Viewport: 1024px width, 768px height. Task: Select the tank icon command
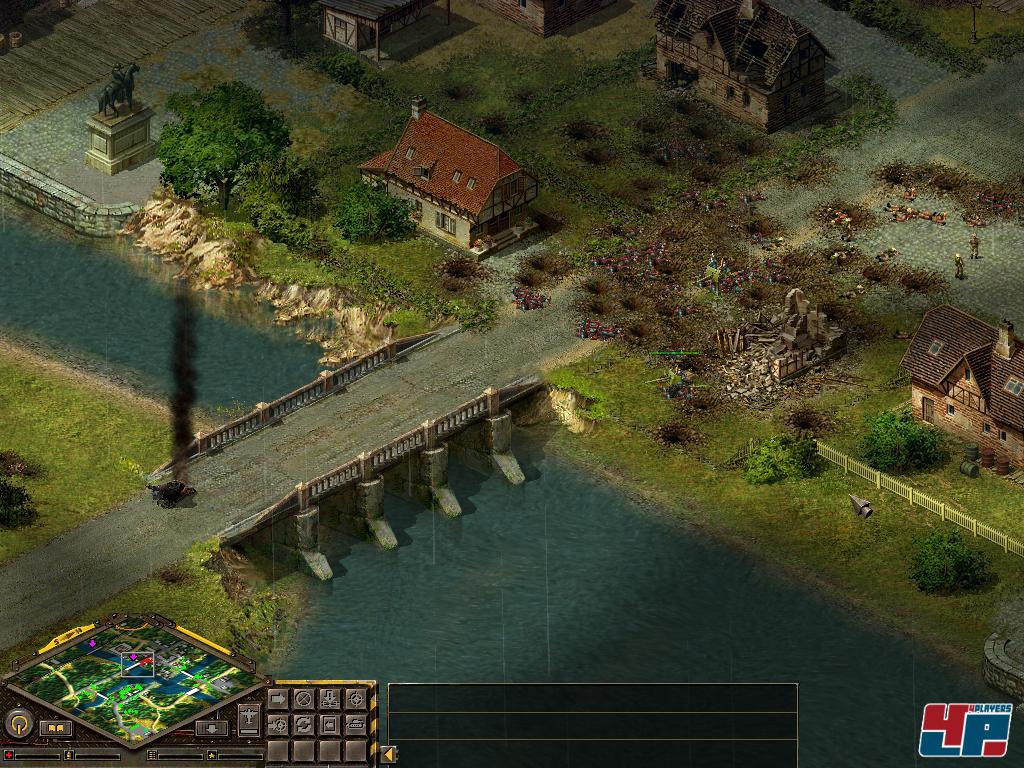point(355,725)
